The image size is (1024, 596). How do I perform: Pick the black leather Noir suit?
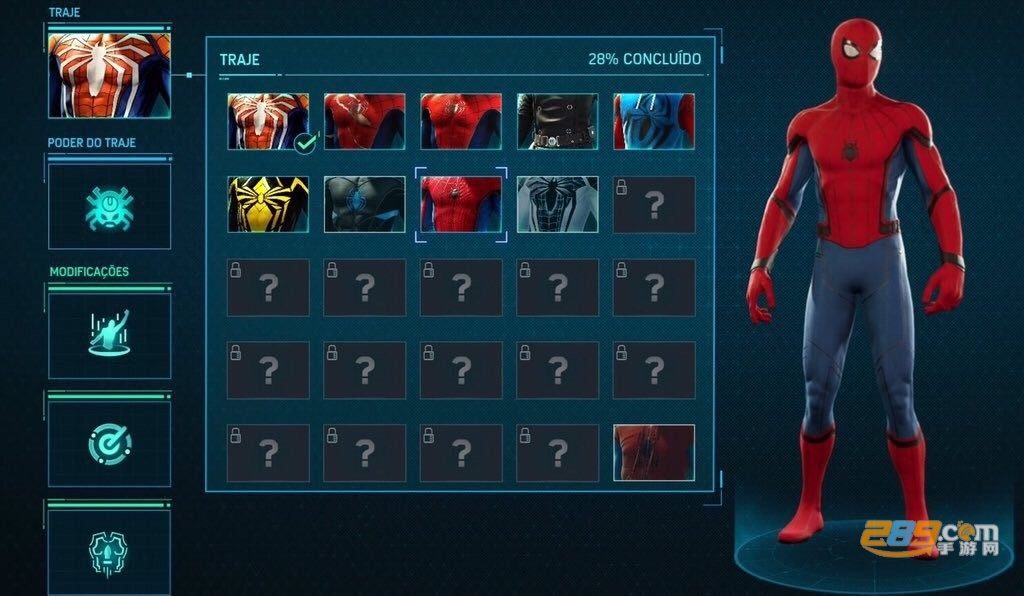tap(557, 121)
